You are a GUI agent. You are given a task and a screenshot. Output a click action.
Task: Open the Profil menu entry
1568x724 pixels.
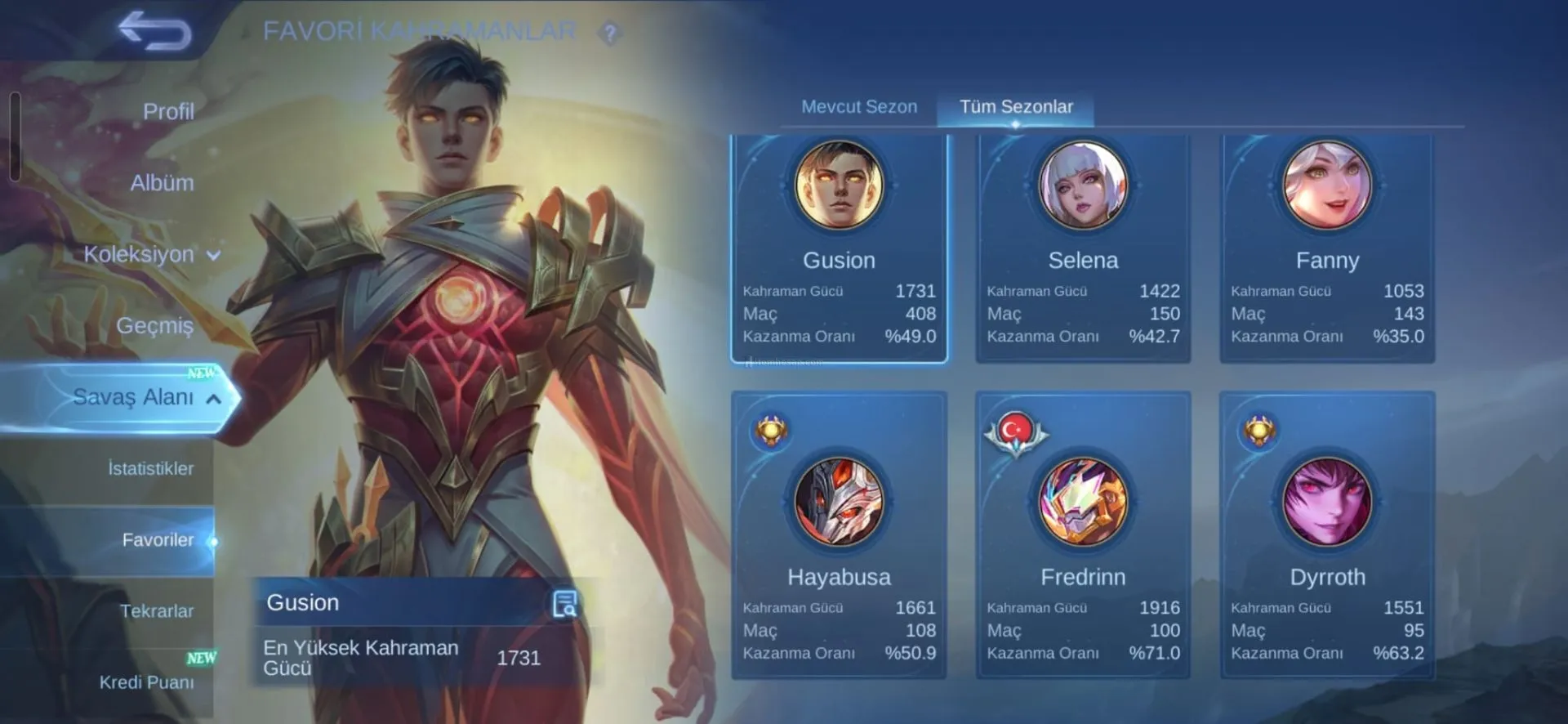tap(168, 111)
